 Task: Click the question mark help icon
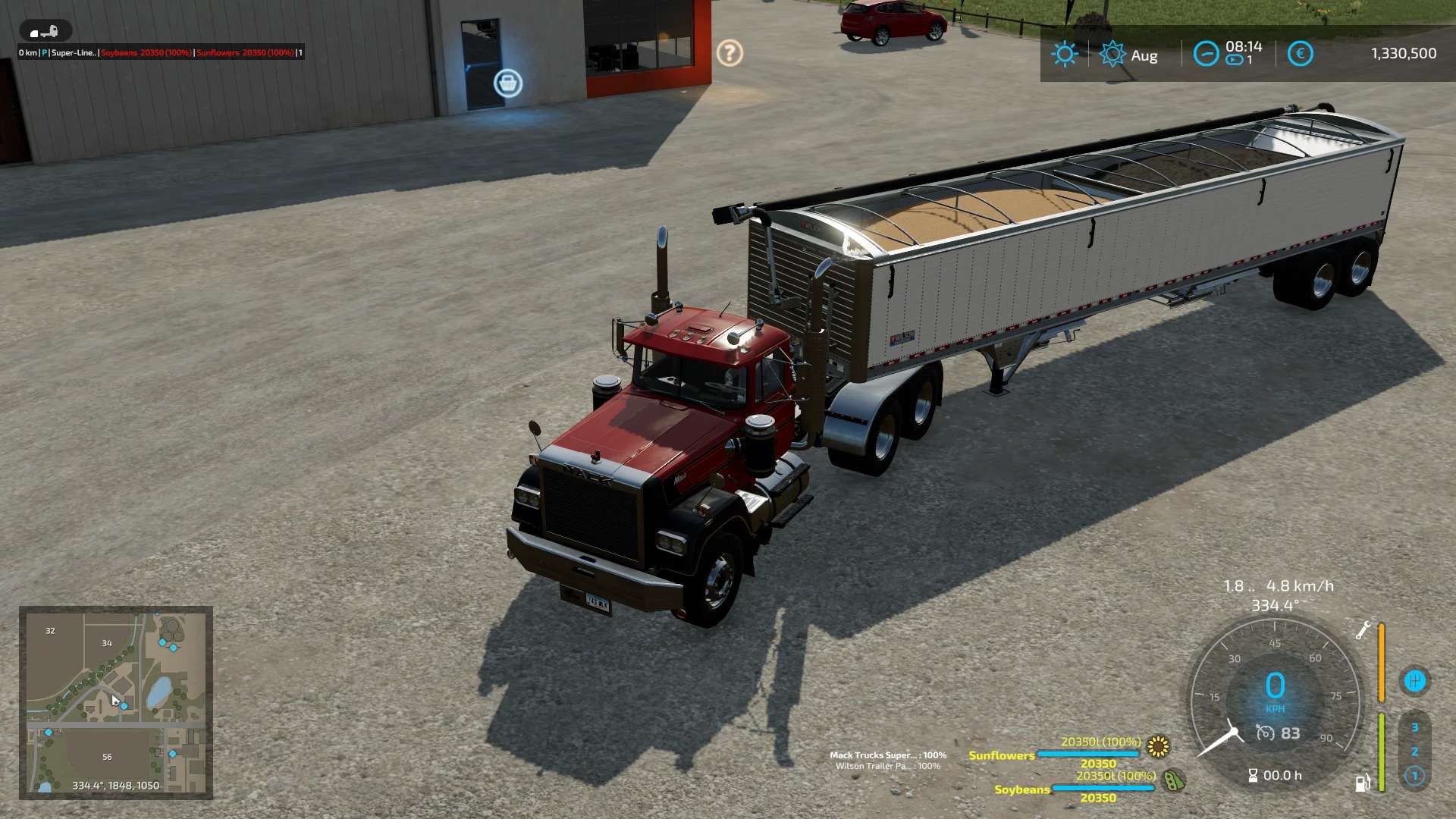730,53
